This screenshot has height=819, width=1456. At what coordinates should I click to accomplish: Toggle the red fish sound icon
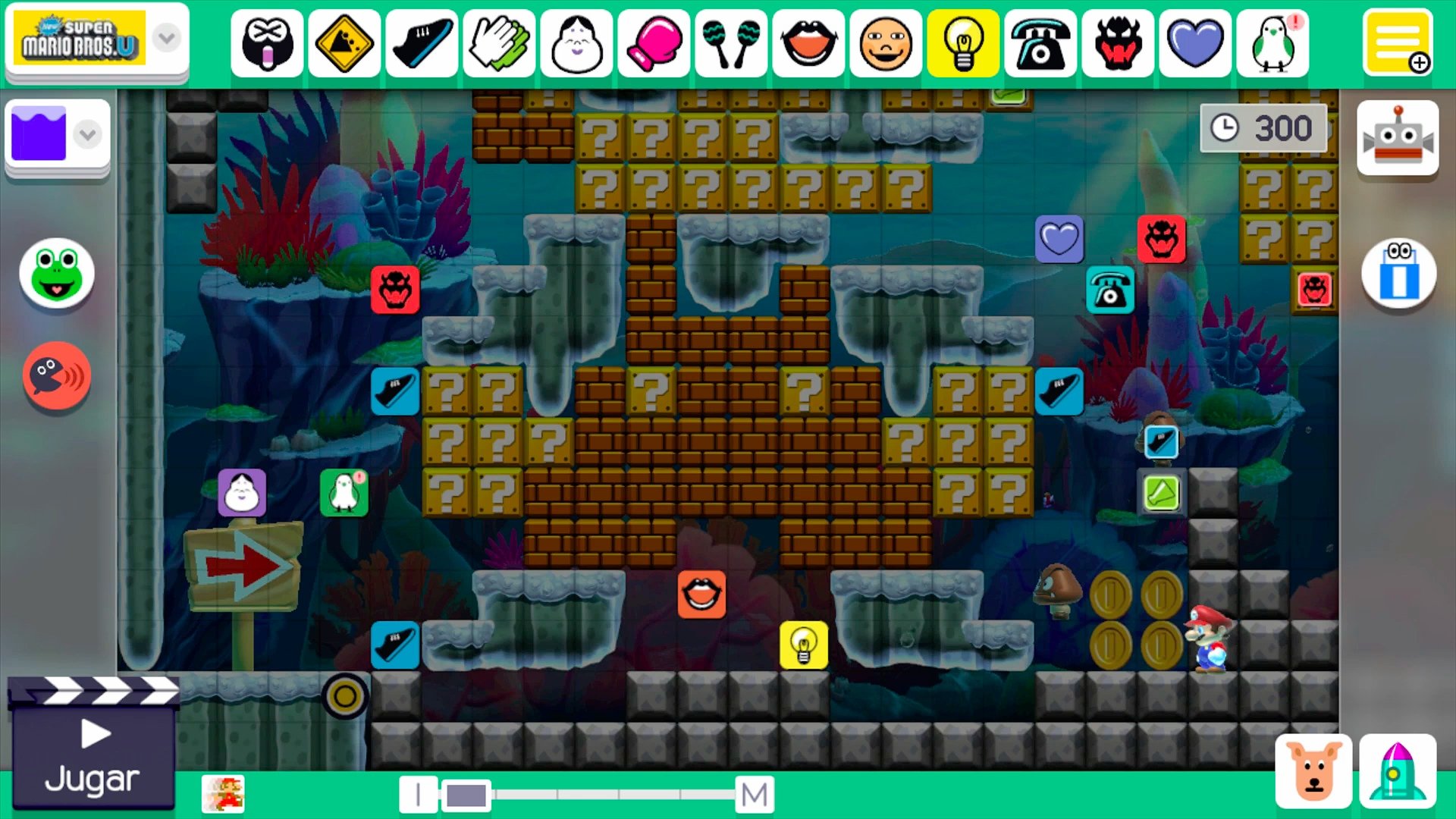click(x=56, y=376)
